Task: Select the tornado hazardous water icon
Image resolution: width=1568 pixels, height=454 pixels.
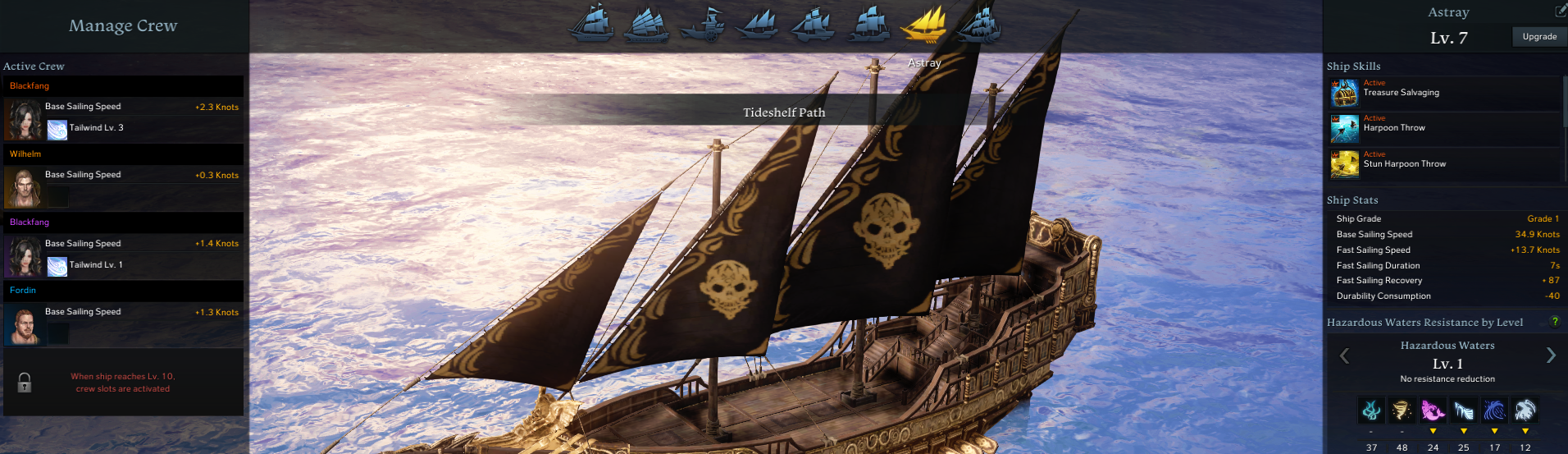Action: tap(1402, 410)
